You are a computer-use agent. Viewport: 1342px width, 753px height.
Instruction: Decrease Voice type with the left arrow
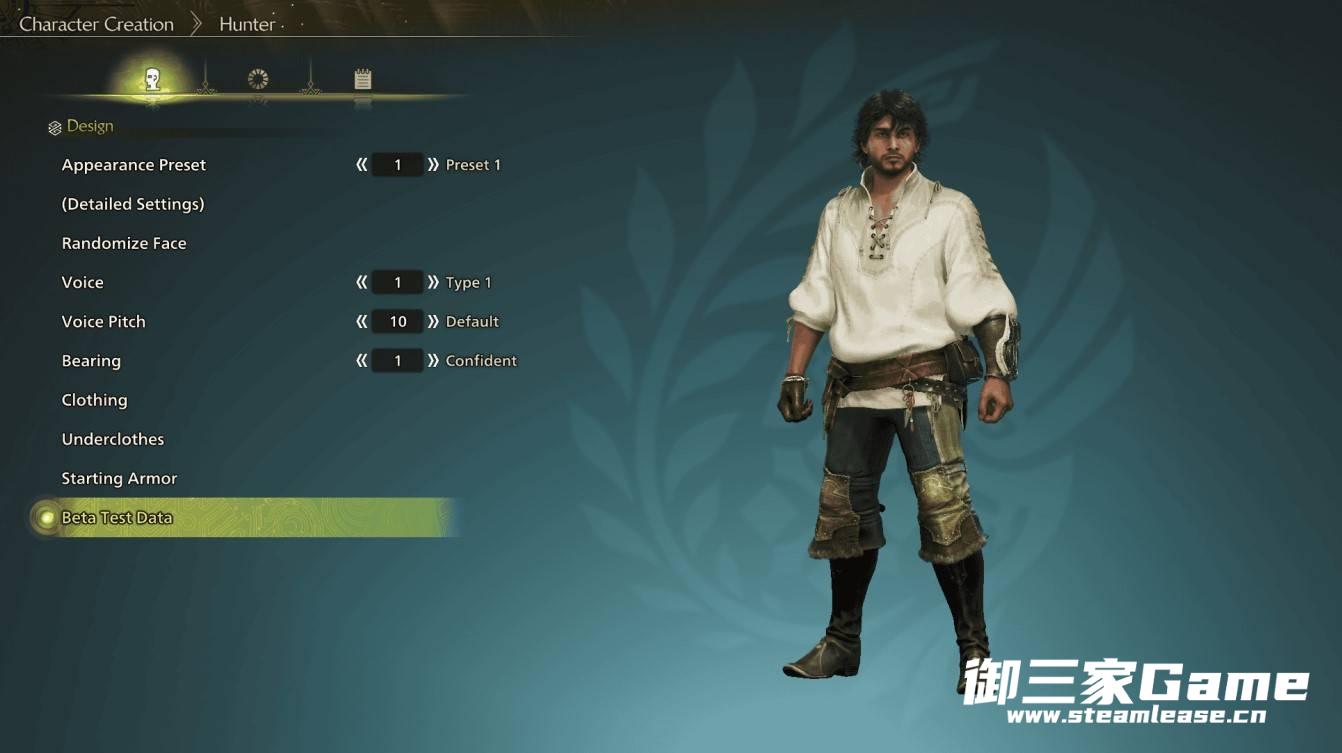coord(362,282)
